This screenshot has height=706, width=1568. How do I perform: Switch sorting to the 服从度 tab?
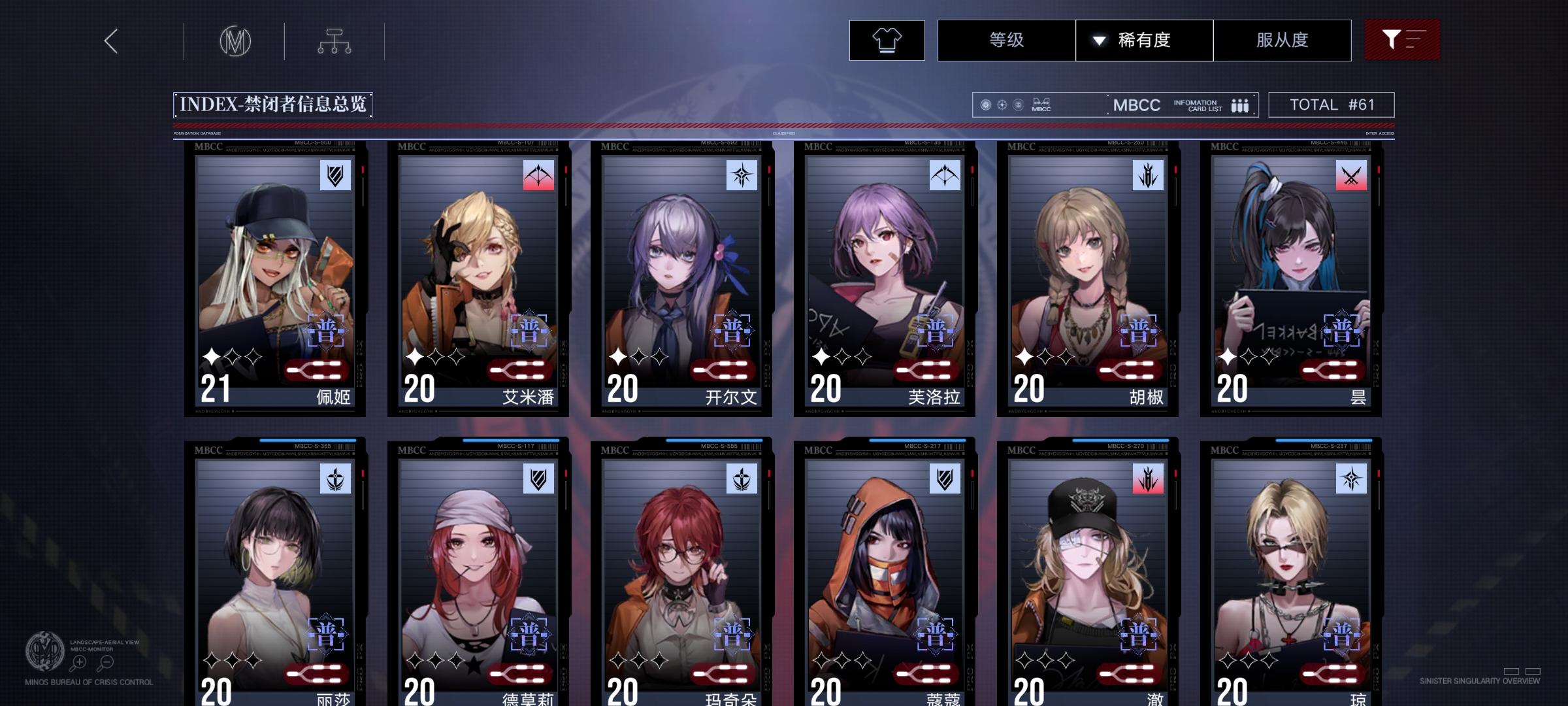click(x=1282, y=40)
